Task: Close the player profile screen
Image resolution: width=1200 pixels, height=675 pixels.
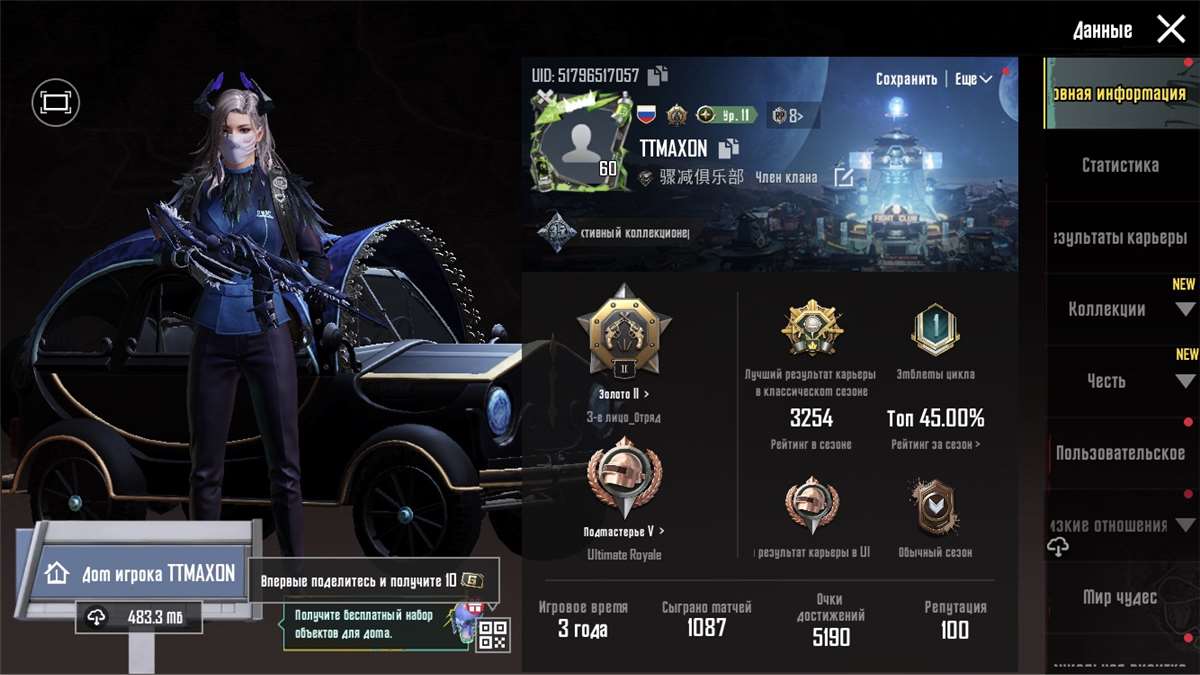Action: pos(1170,30)
